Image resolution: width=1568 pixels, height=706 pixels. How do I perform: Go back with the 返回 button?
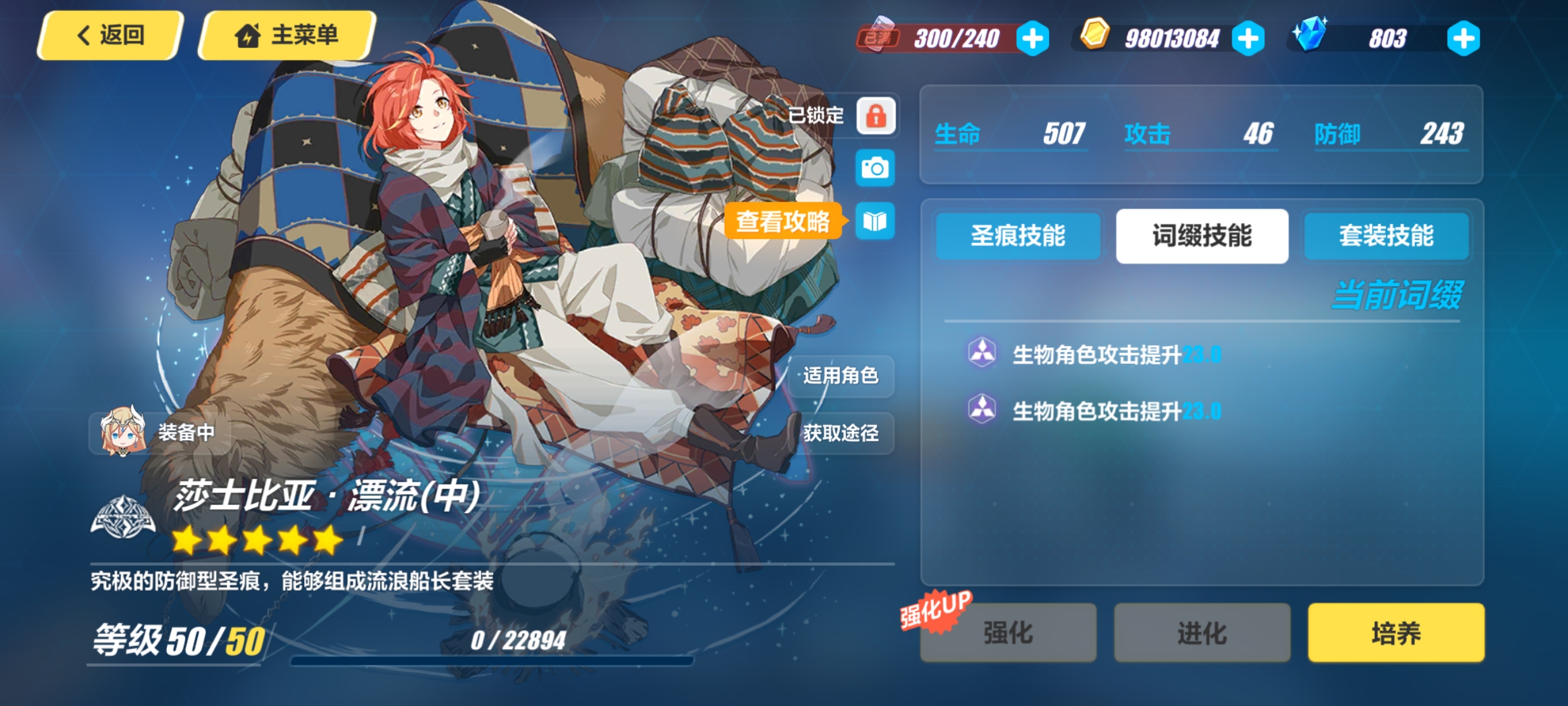(x=111, y=35)
